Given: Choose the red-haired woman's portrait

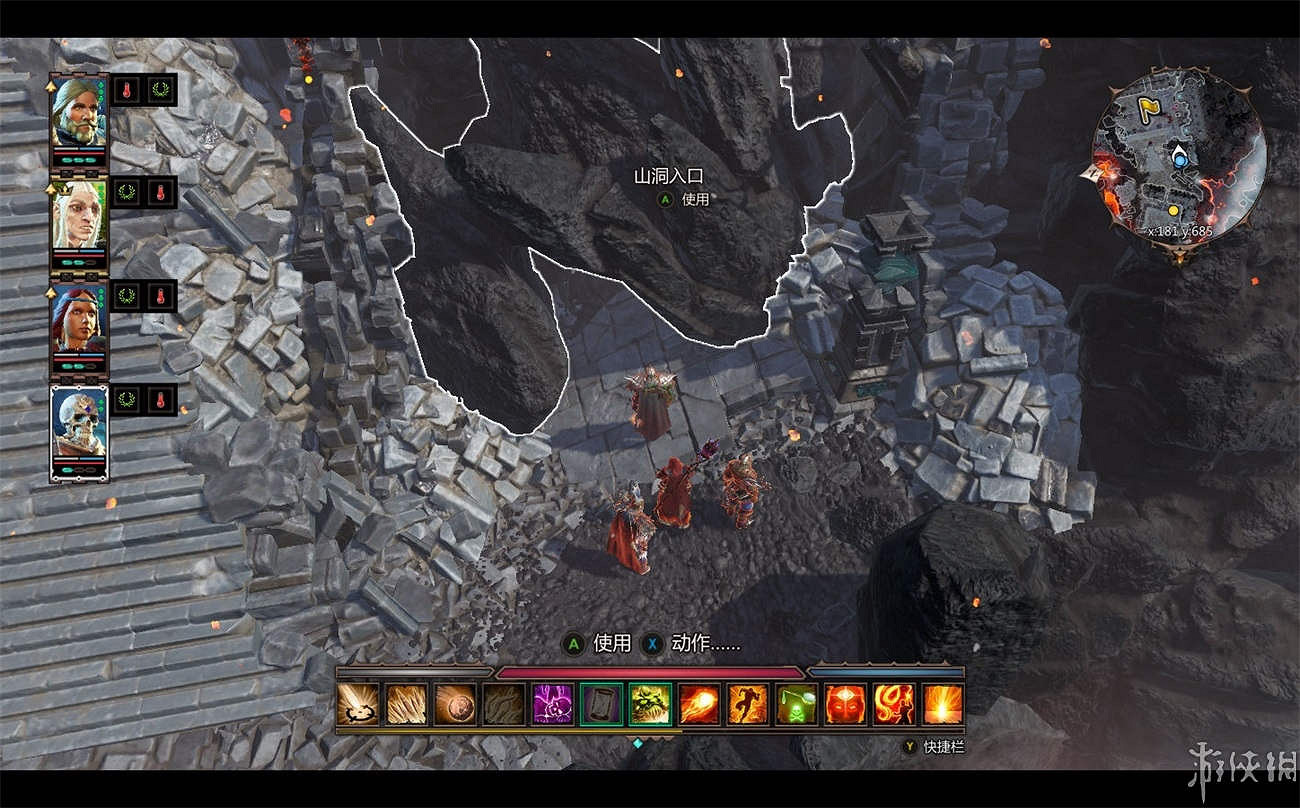Looking at the screenshot, I should click(79, 318).
